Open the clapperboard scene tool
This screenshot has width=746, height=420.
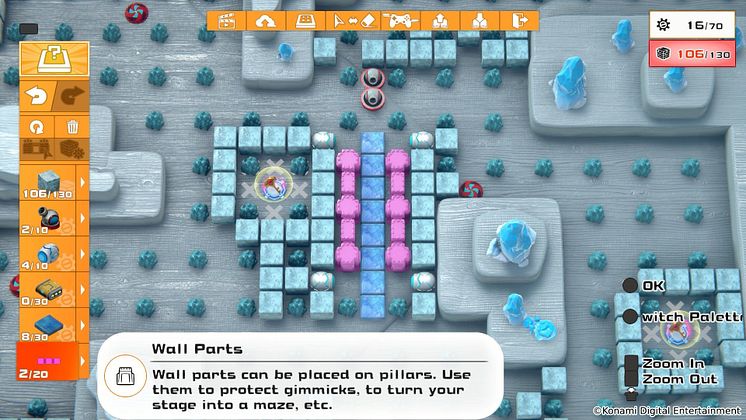(x=227, y=20)
